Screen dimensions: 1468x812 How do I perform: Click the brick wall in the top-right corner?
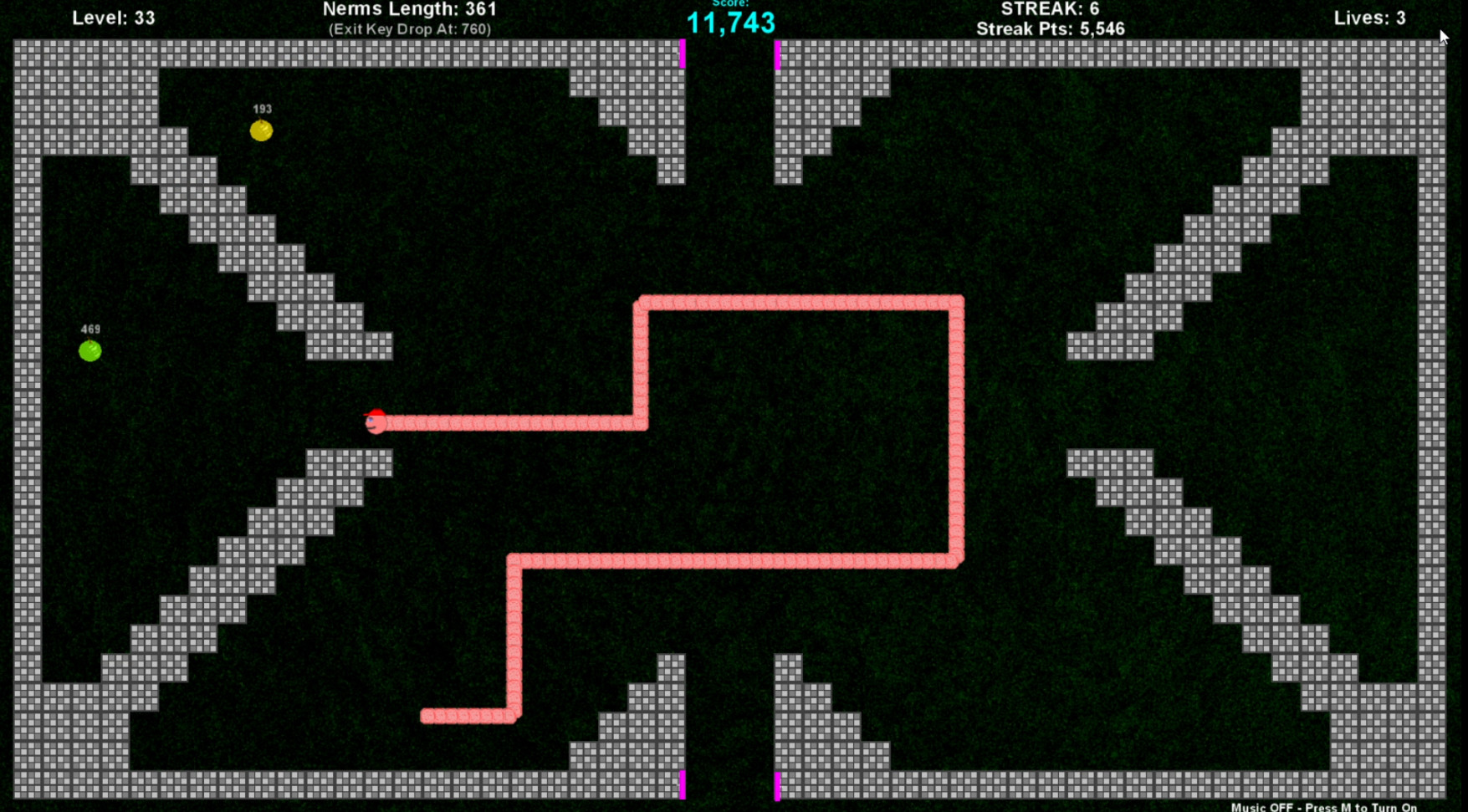[1380, 84]
